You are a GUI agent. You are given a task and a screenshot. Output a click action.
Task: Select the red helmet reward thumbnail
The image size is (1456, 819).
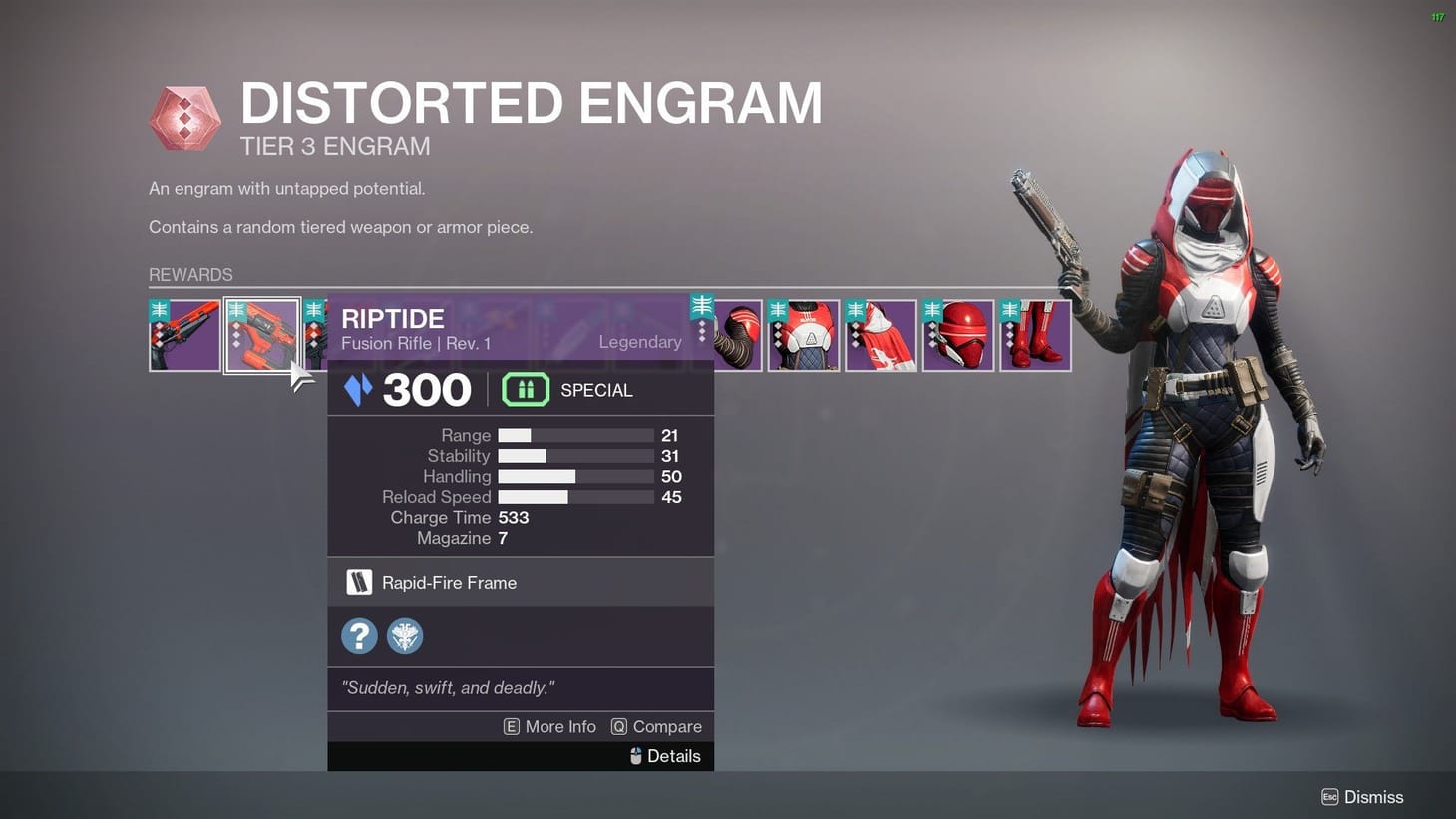tap(957, 335)
